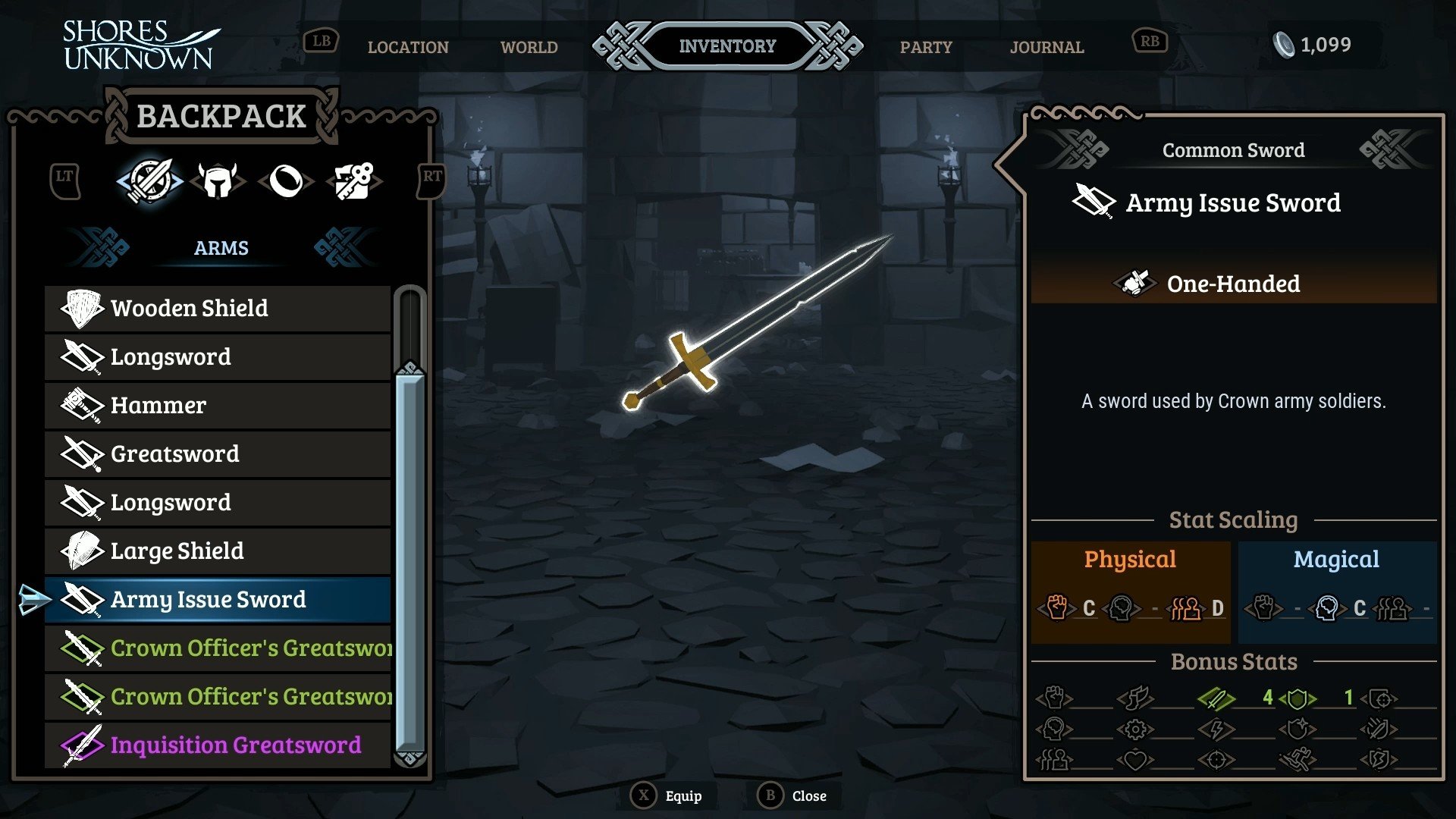The image size is (1456, 819).
Task: Pick the Hammer from the backpack list
Action: [x=218, y=406]
